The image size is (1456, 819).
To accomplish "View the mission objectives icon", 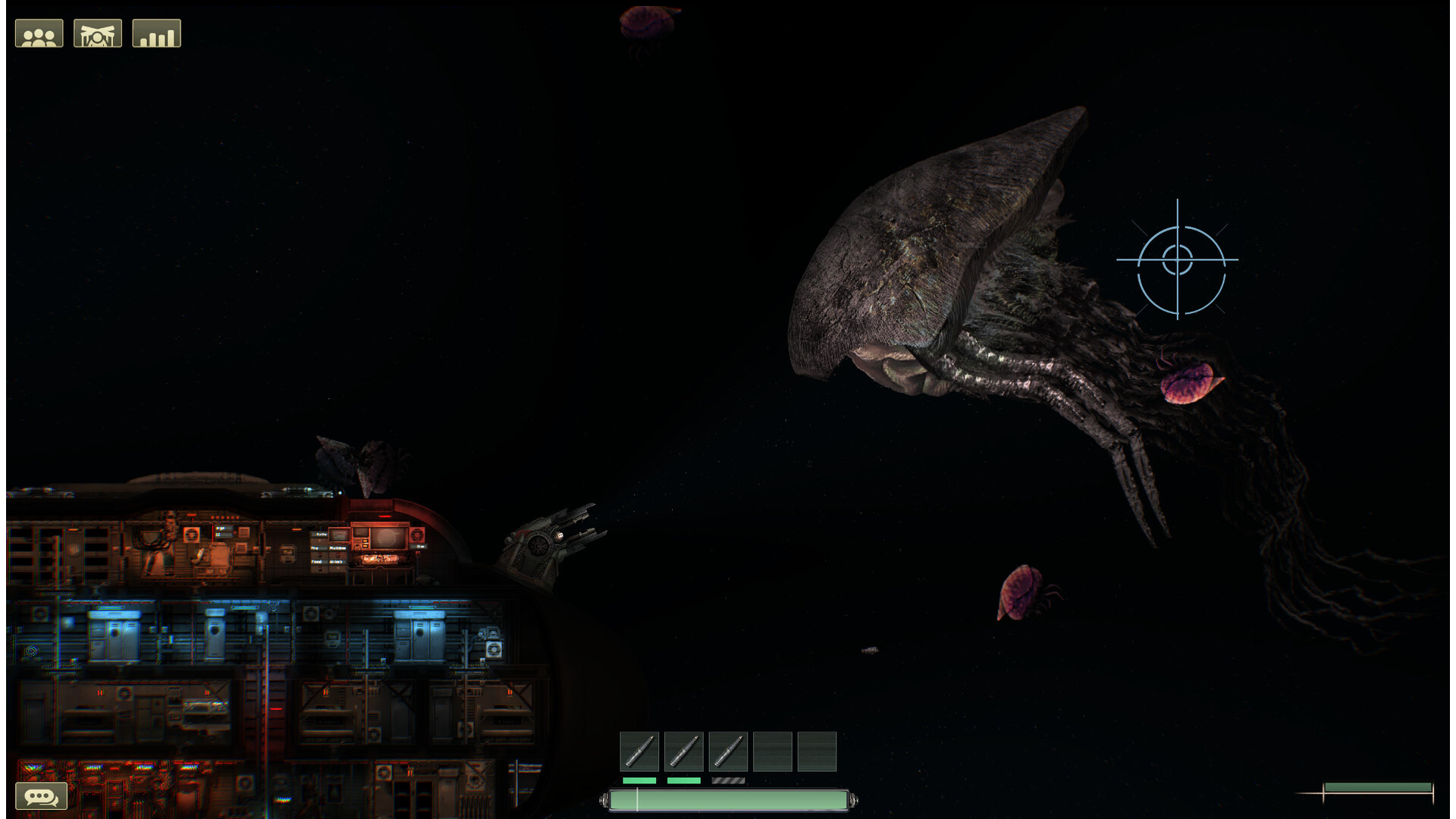I will click(x=156, y=32).
